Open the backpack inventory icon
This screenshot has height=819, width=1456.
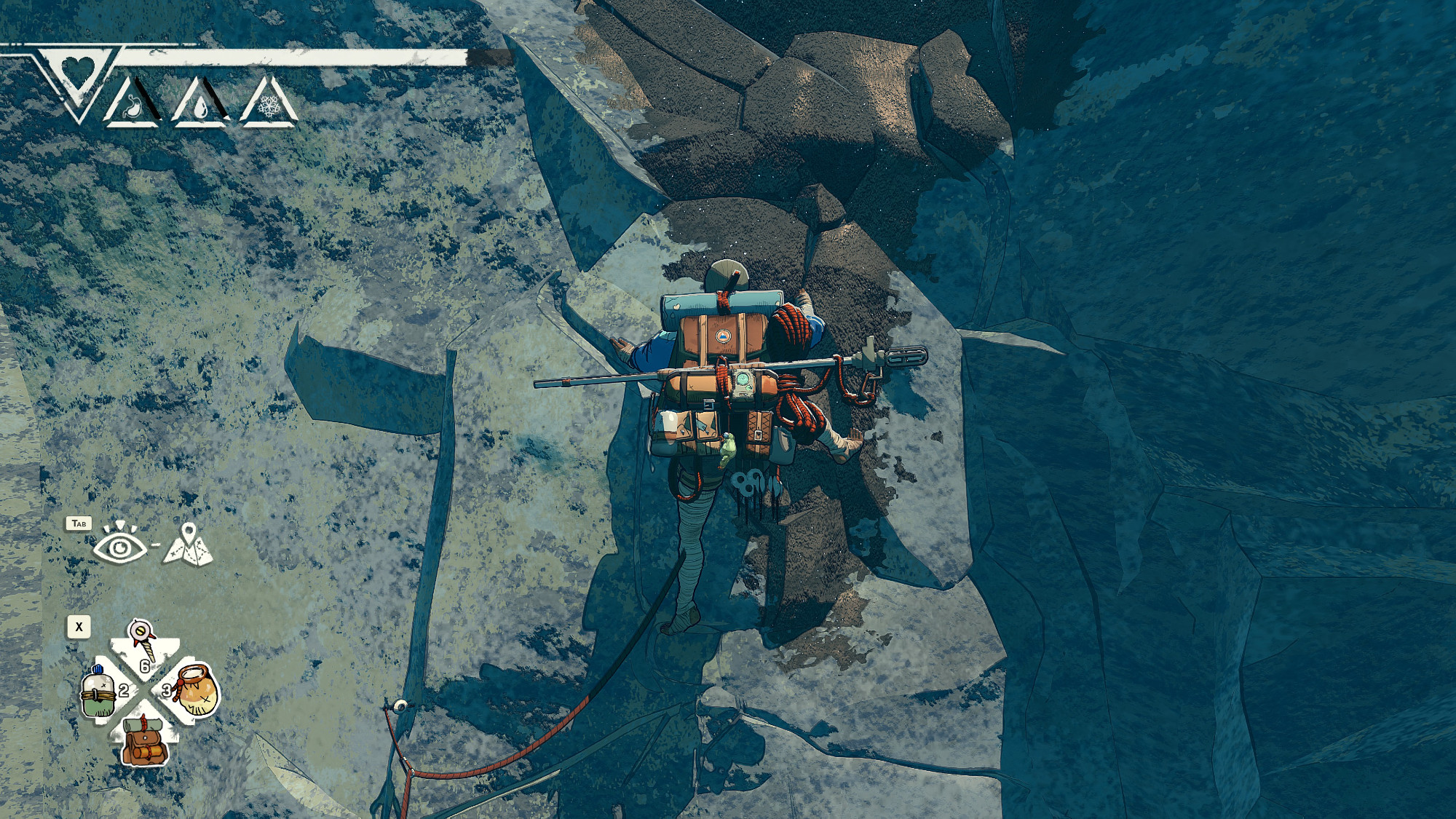coord(146,741)
